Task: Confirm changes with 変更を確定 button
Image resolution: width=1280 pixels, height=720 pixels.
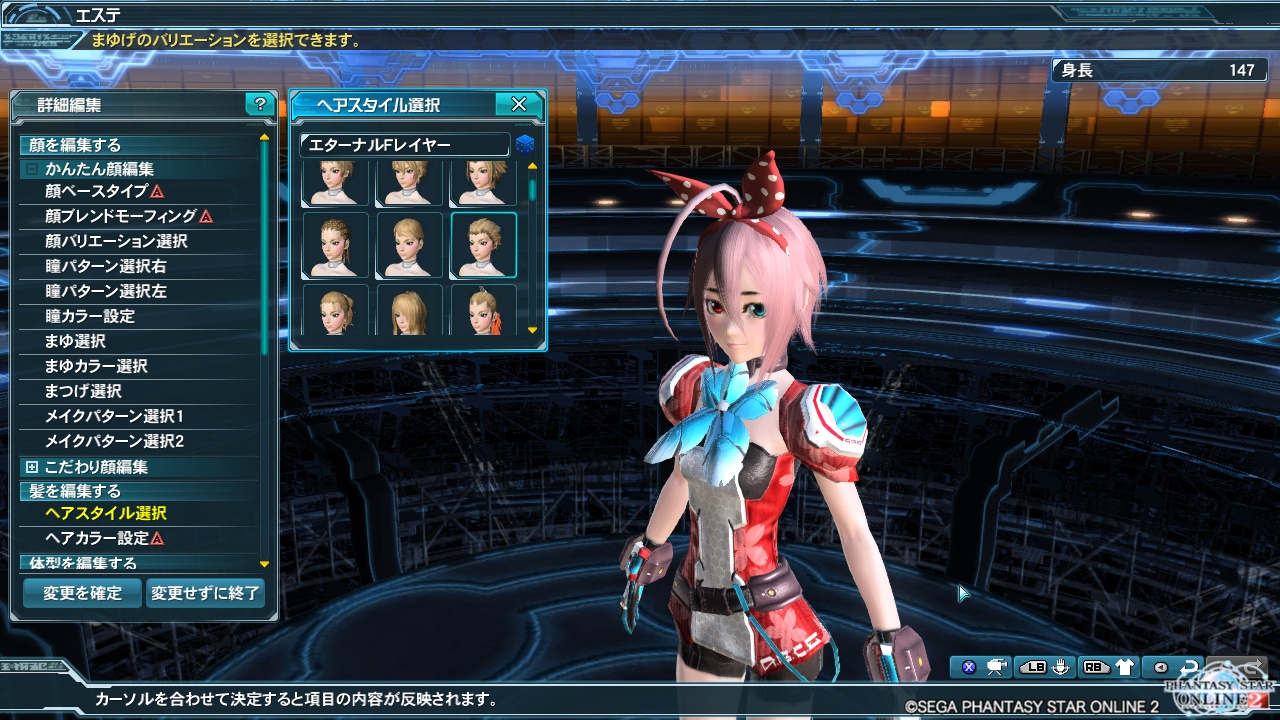Action: 82,593
